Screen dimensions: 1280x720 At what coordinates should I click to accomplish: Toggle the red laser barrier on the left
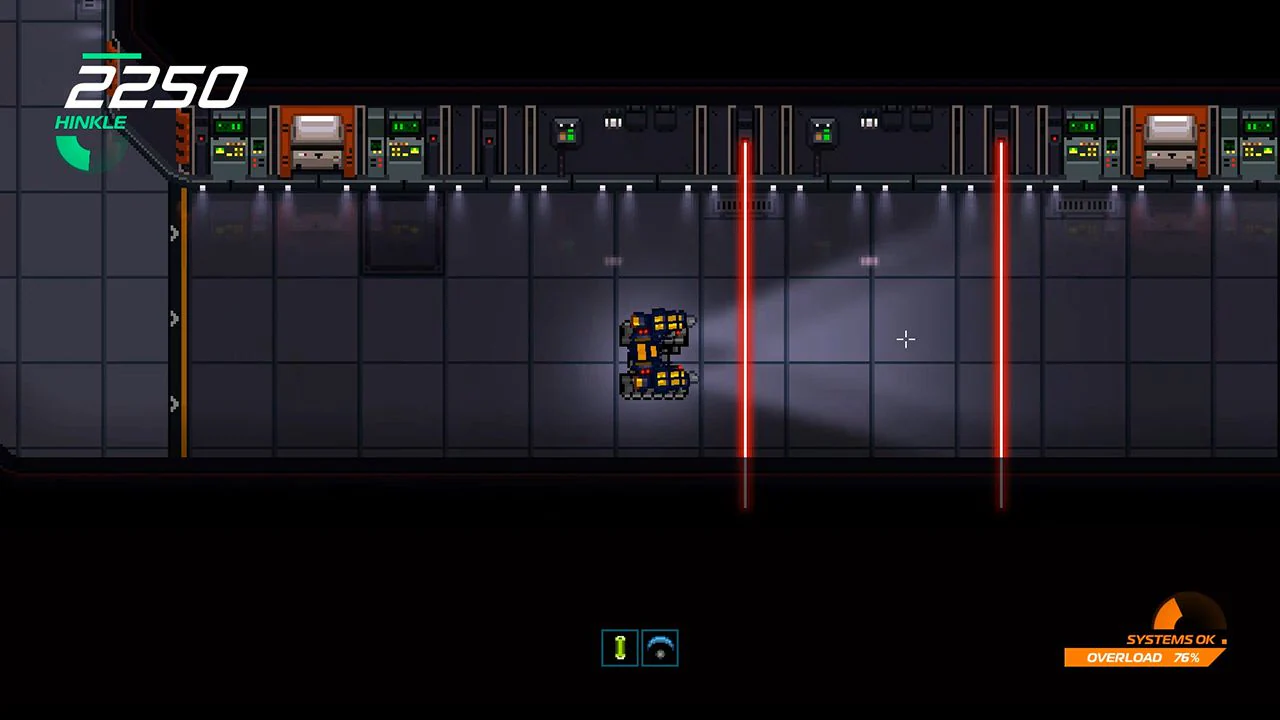point(745,300)
